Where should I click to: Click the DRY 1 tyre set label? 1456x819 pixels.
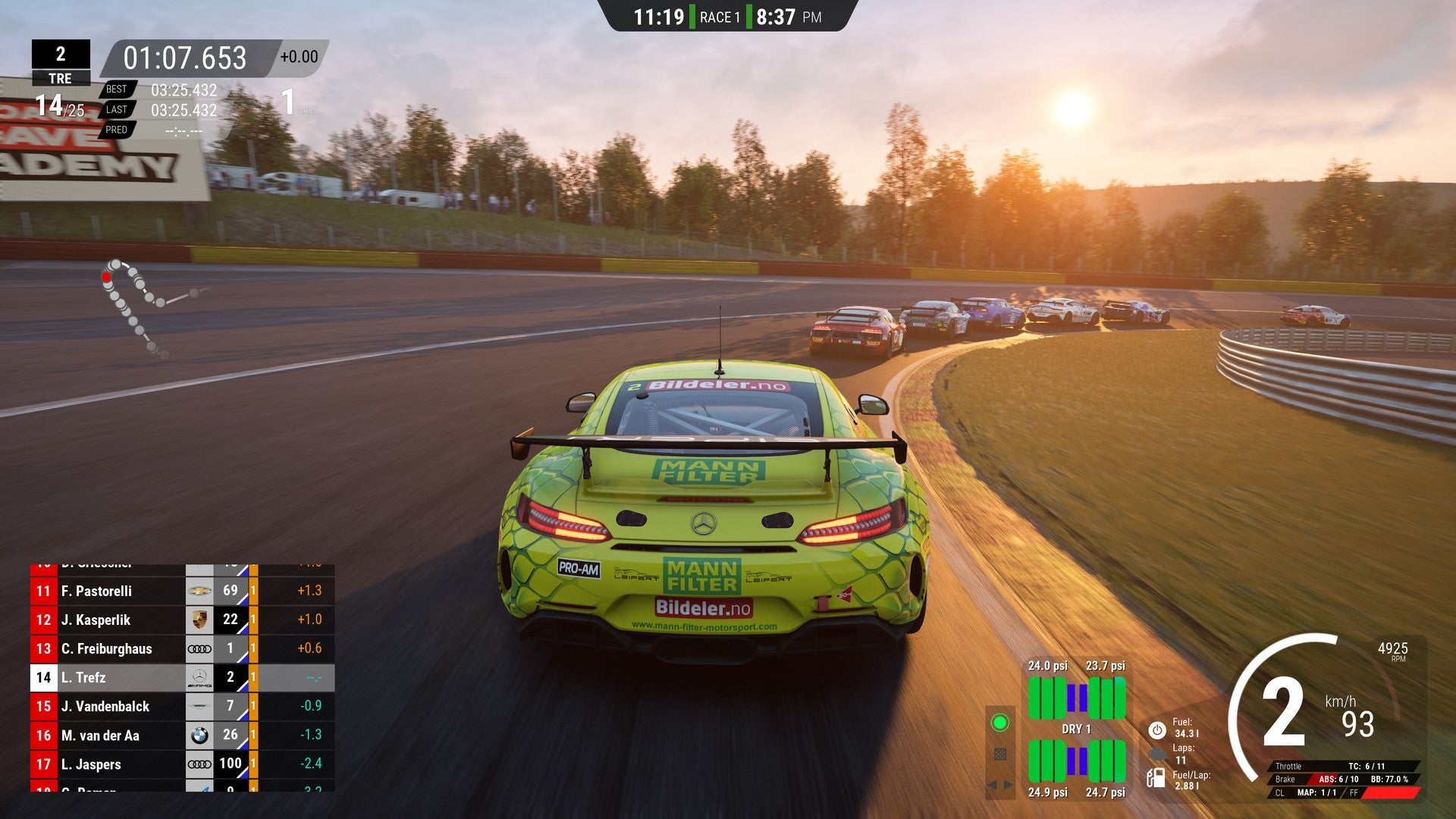[1077, 729]
